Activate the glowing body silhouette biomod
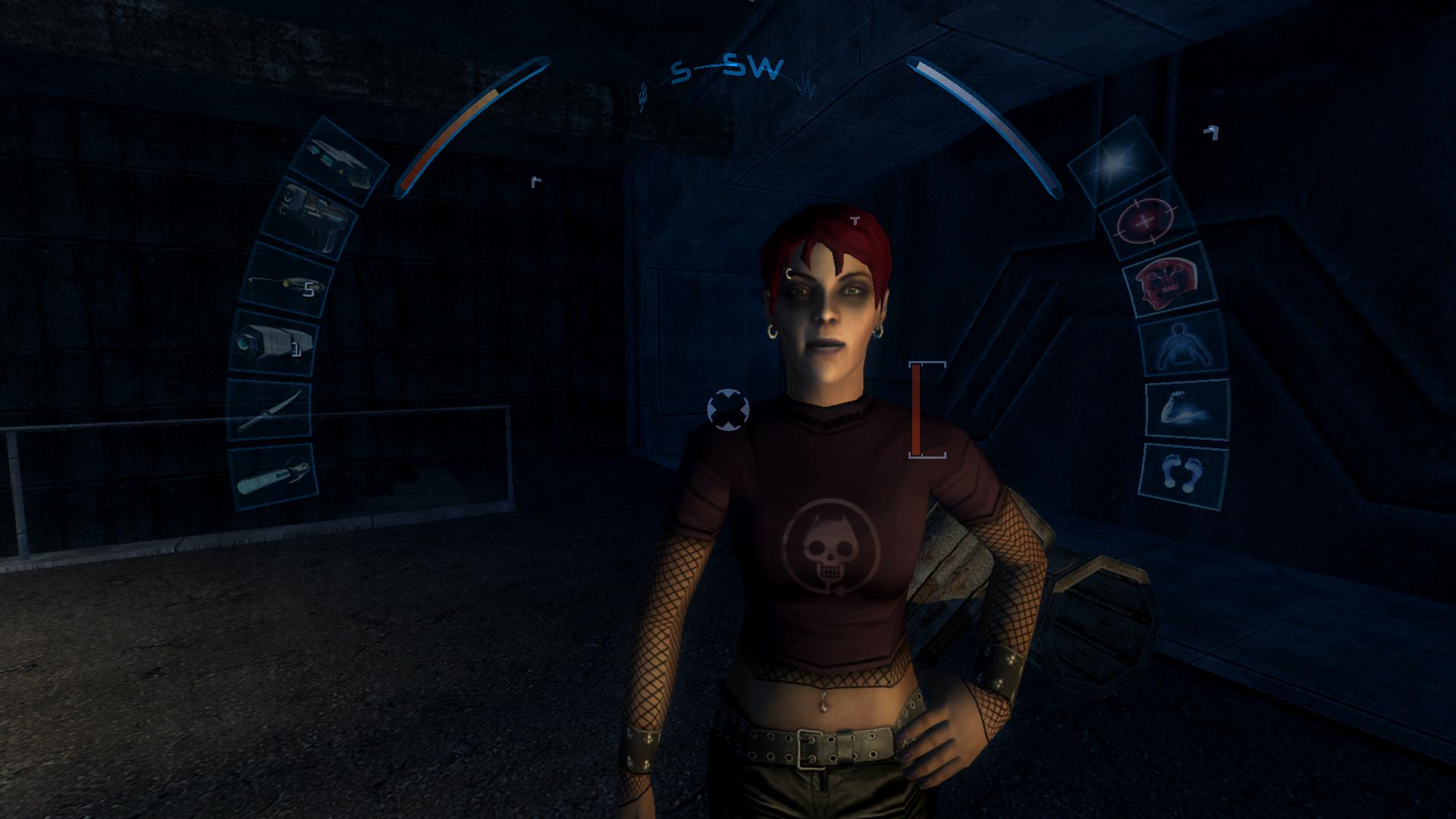The width and height of the screenshot is (1456, 819). [1182, 343]
